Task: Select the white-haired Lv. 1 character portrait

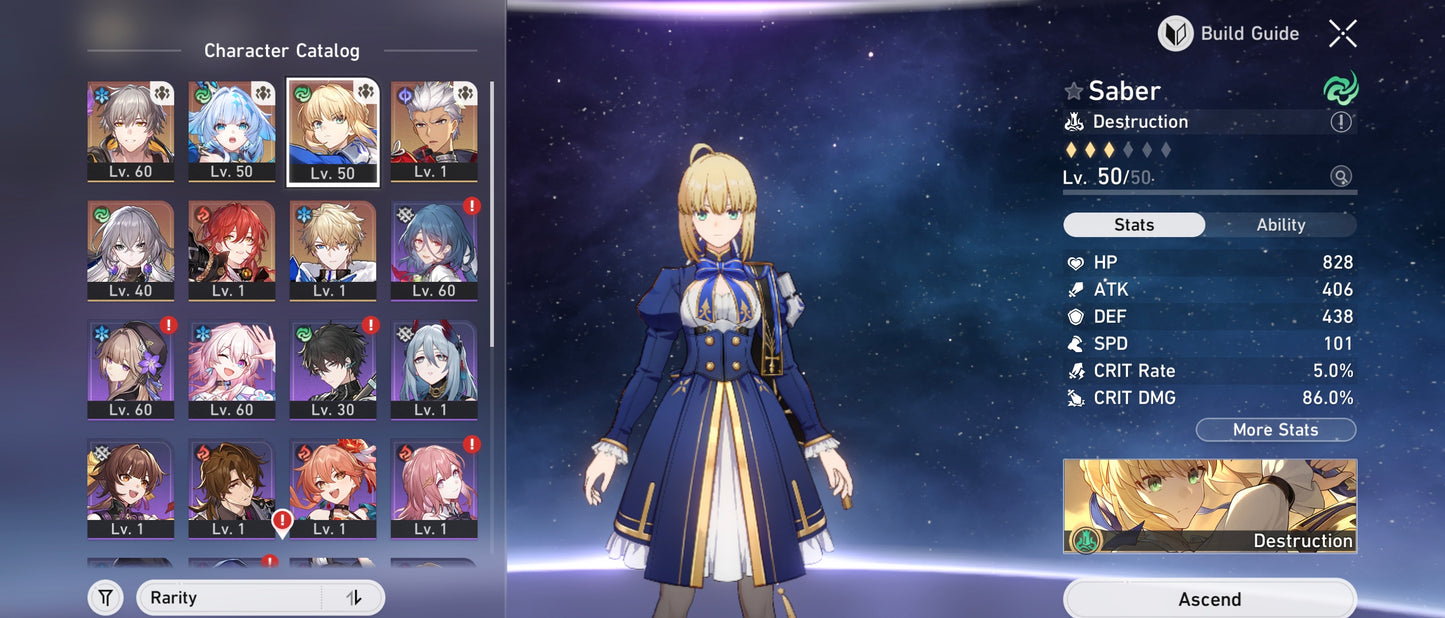Action: coord(434,131)
